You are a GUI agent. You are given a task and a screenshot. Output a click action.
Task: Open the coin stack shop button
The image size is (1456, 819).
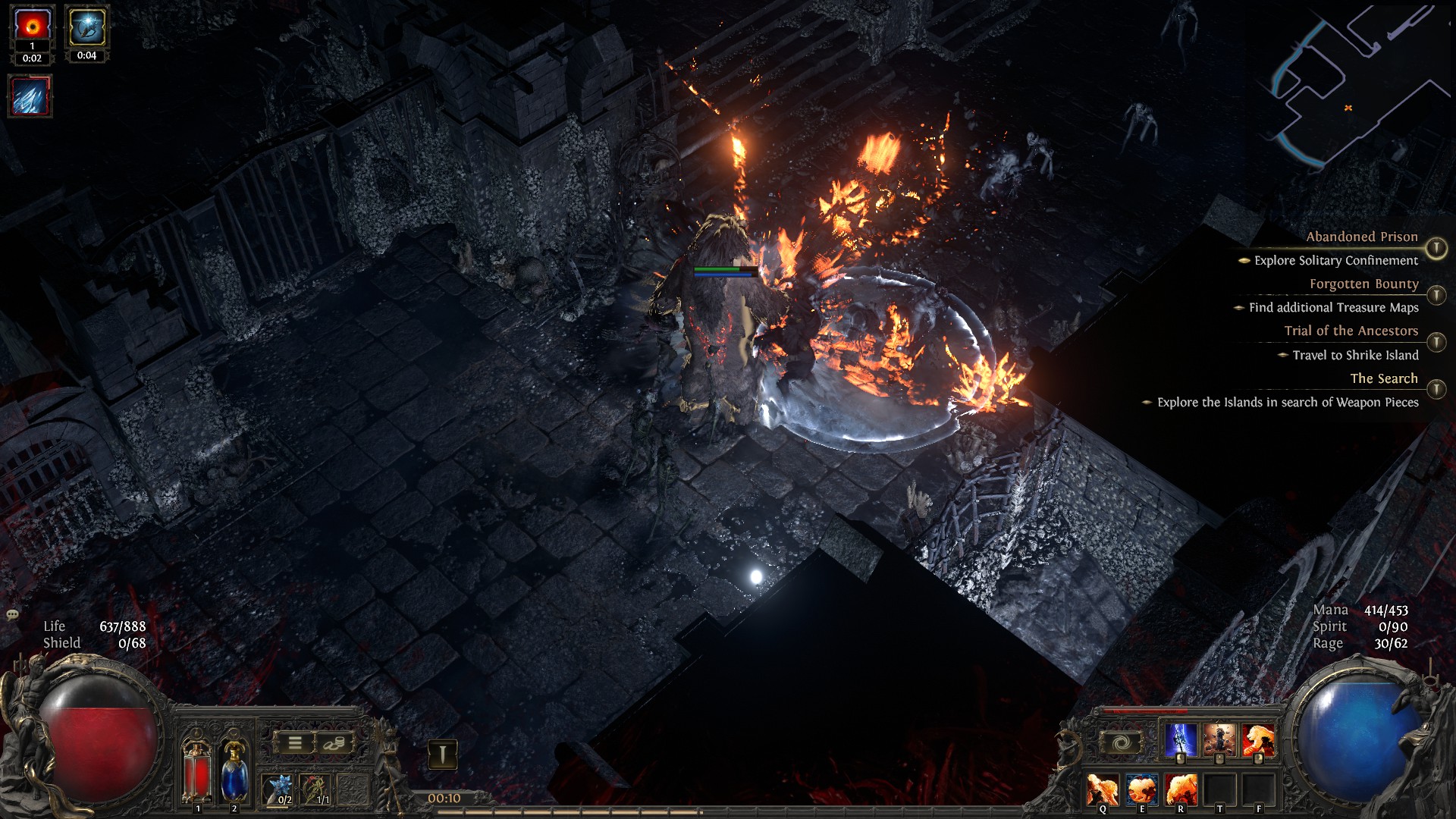point(333,743)
